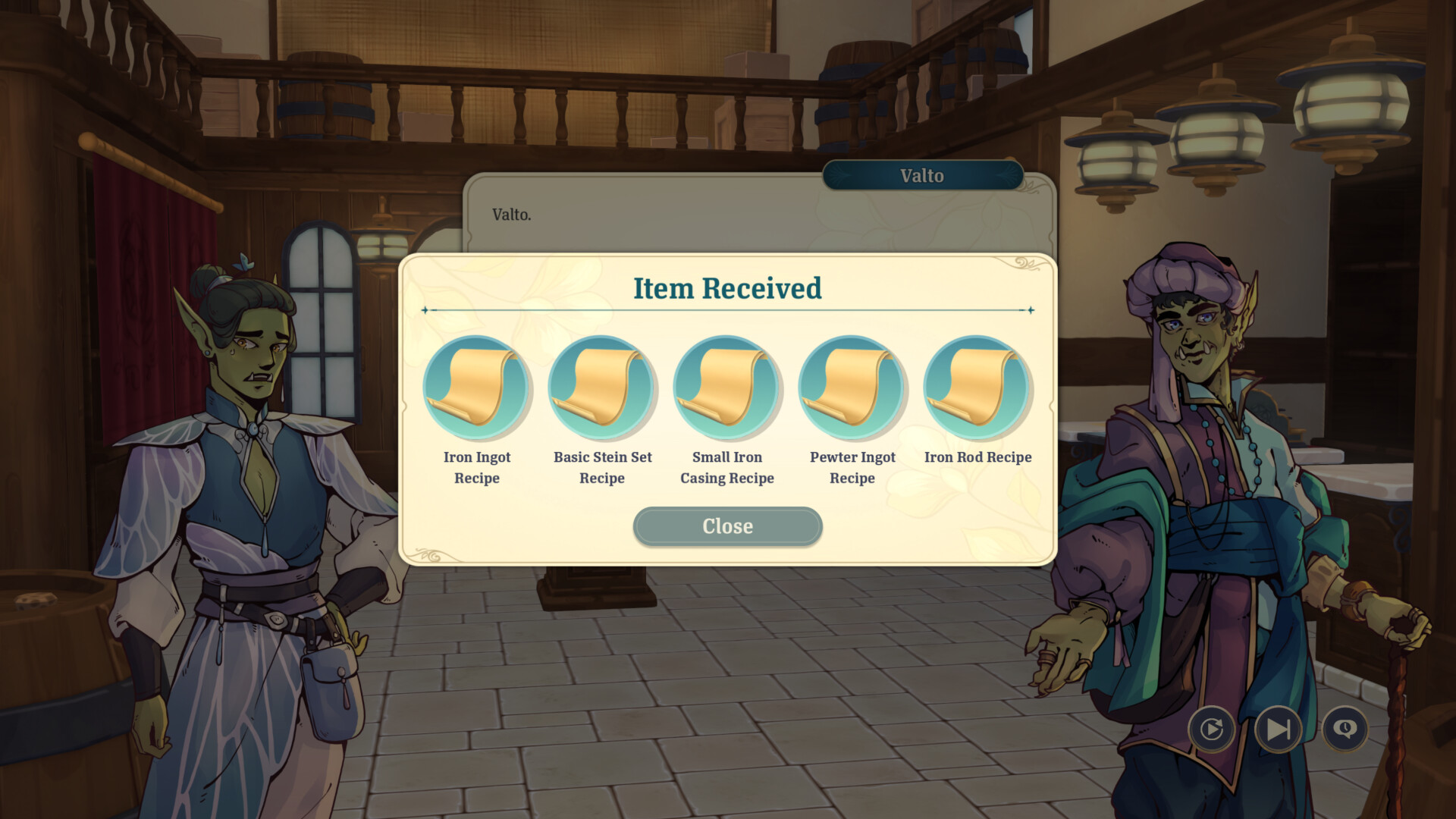Inspect the Iron Rod Recipe scroll

pos(977,388)
